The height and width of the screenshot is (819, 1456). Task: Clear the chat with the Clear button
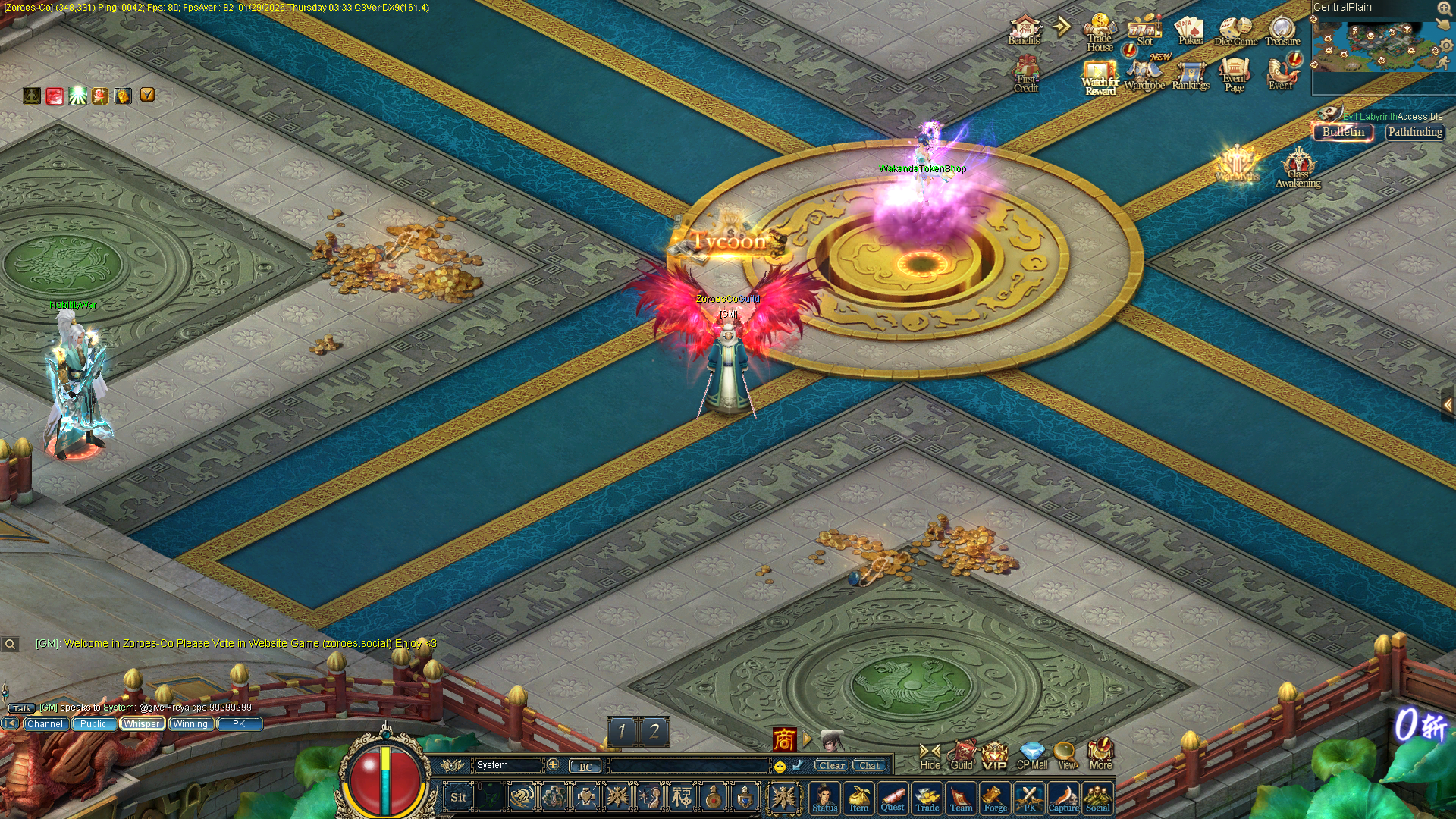click(x=831, y=765)
